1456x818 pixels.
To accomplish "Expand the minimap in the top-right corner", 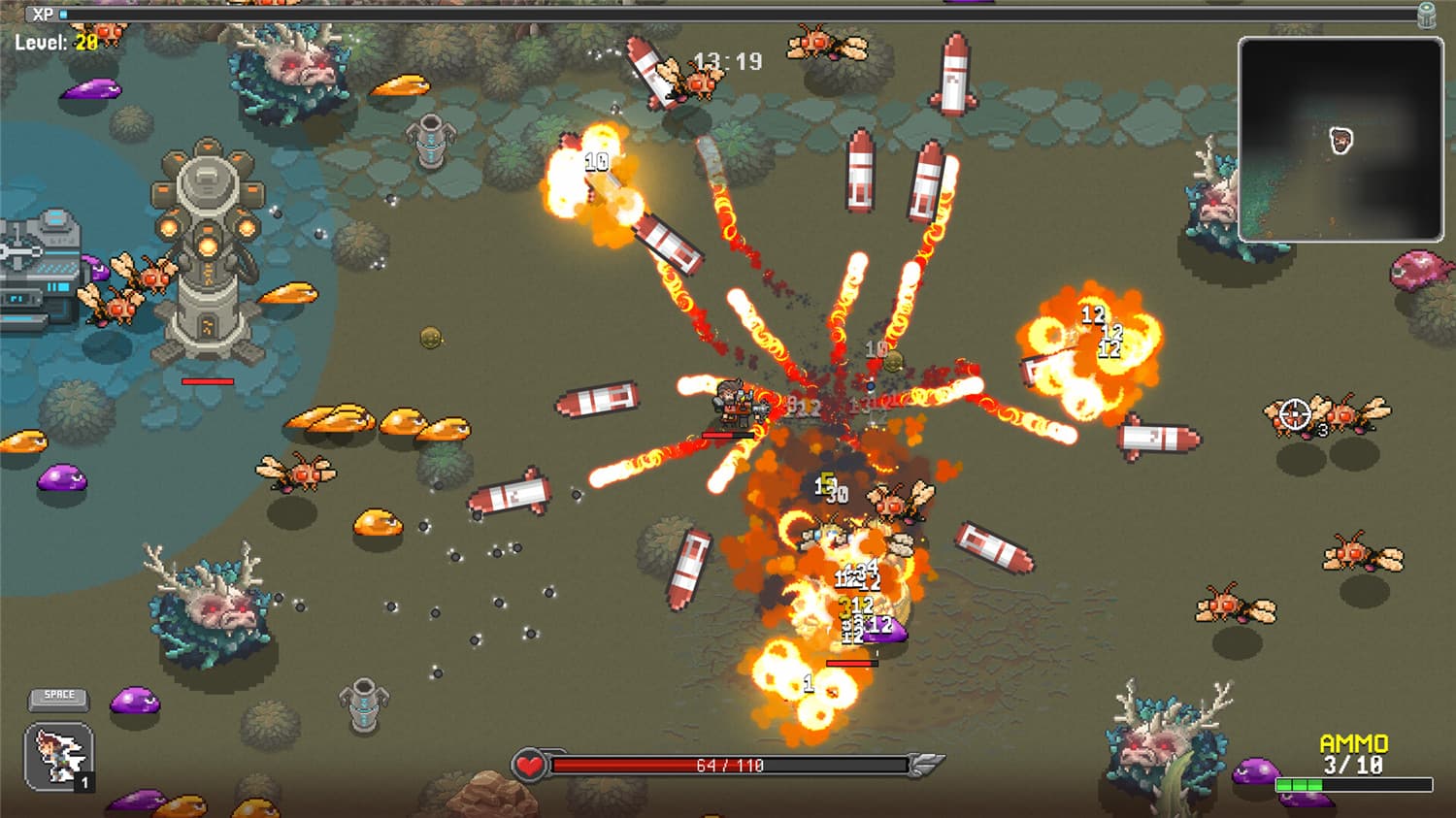I will tap(1340, 136).
